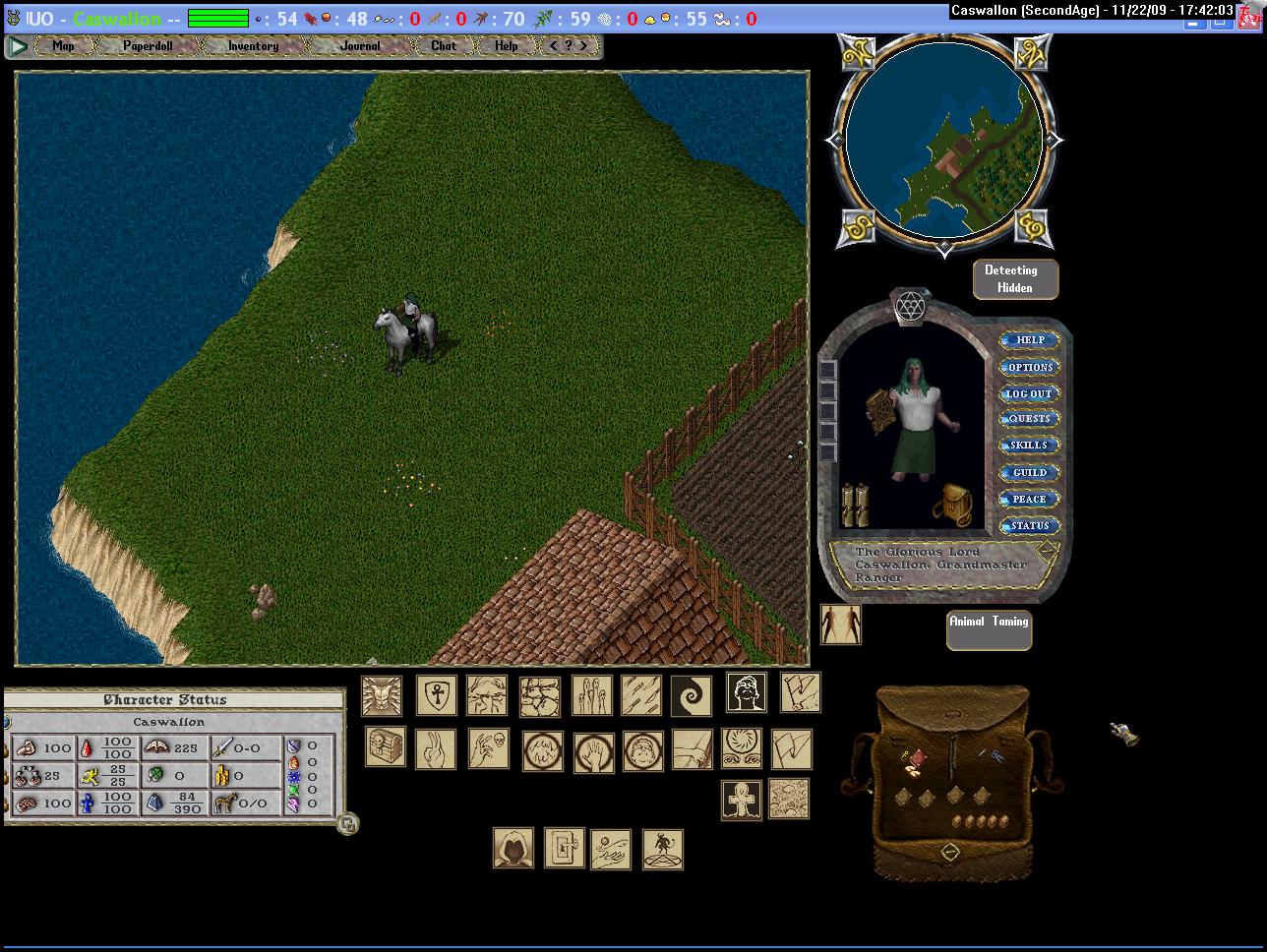Image resolution: width=1267 pixels, height=952 pixels.
Task: Open the QUESTS log
Action: click(x=1030, y=419)
